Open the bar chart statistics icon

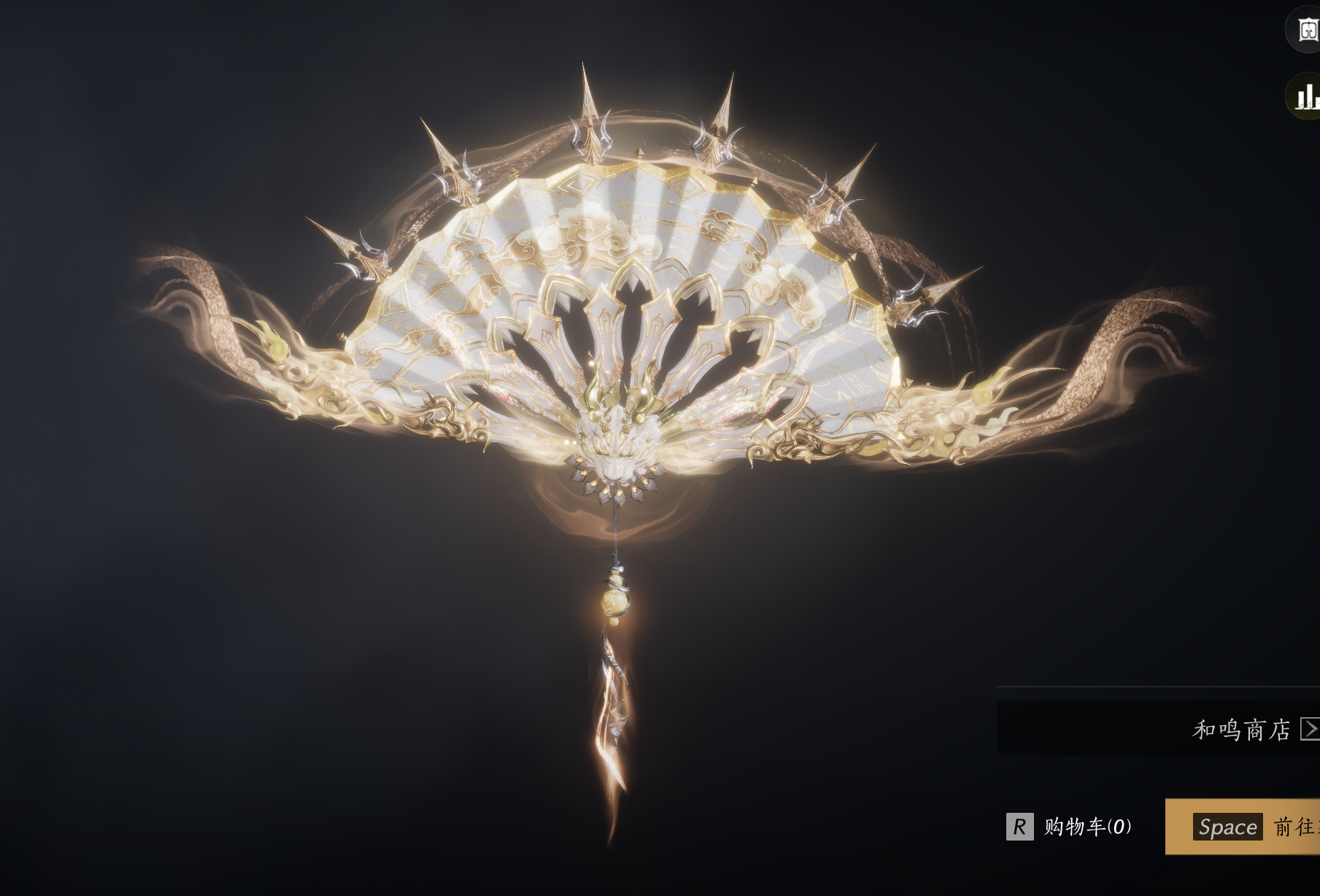pos(1305,96)
